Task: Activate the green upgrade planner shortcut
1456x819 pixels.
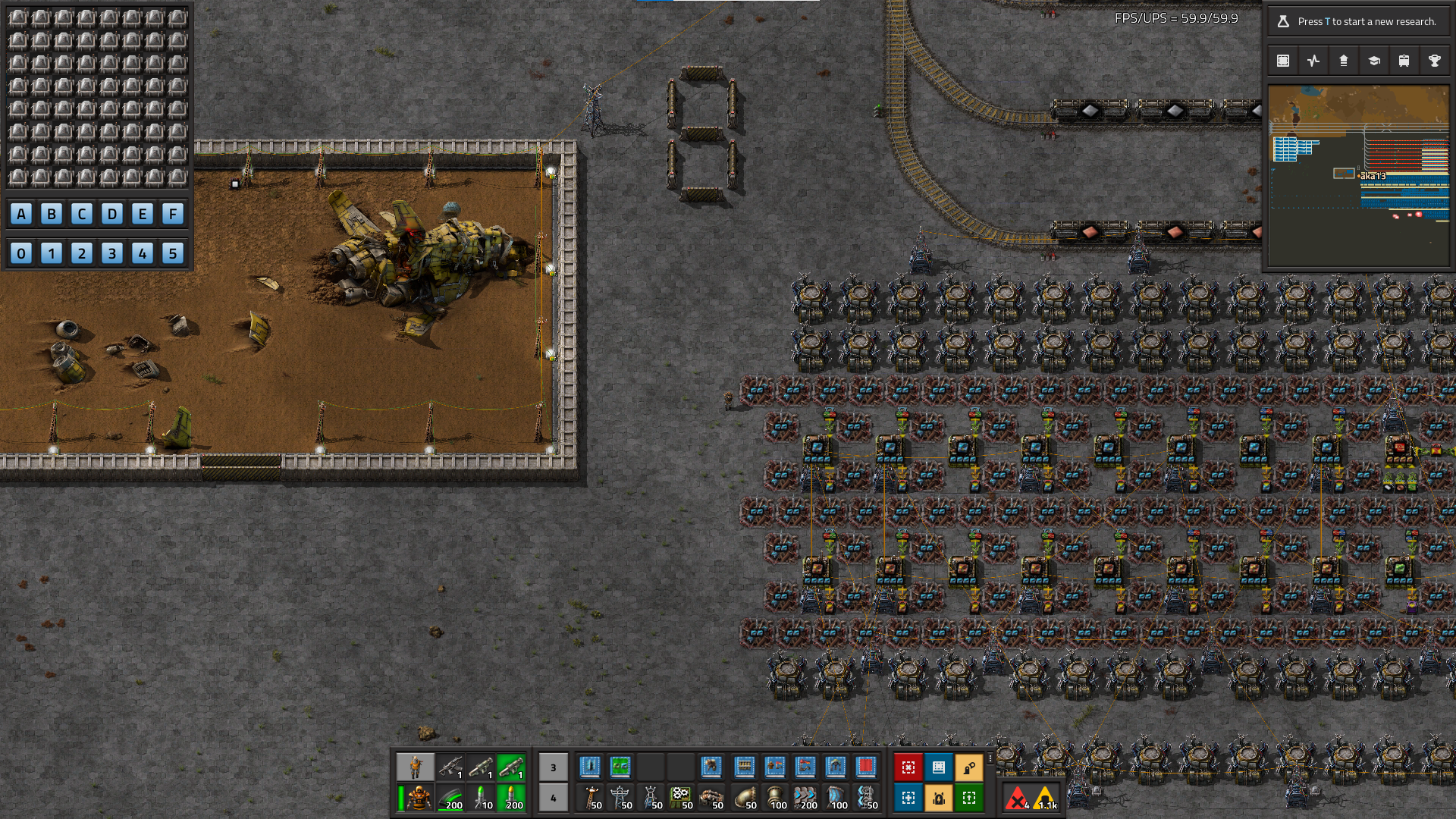Action: (969, 798)
